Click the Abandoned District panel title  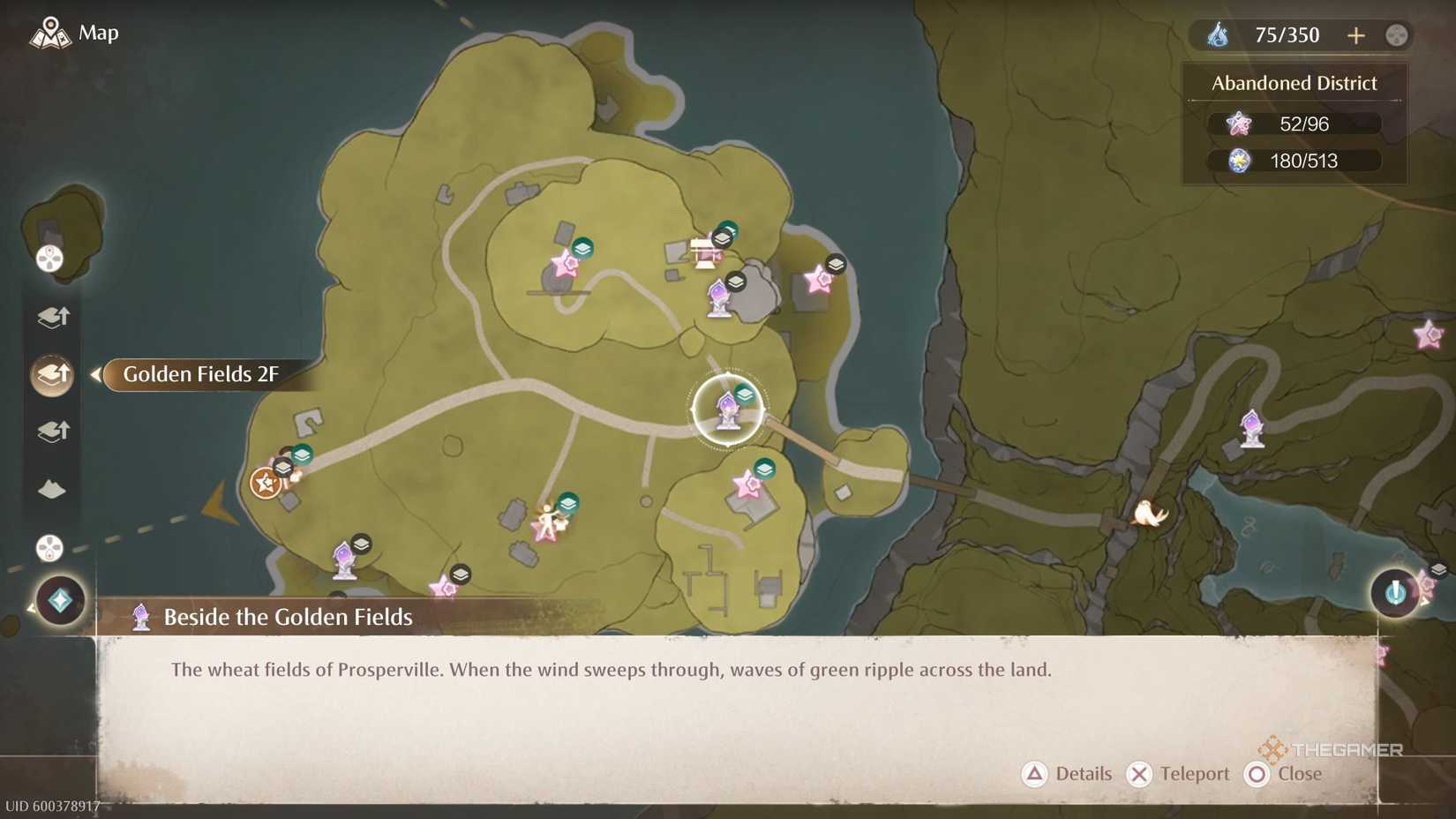[x=1294, y=82]
